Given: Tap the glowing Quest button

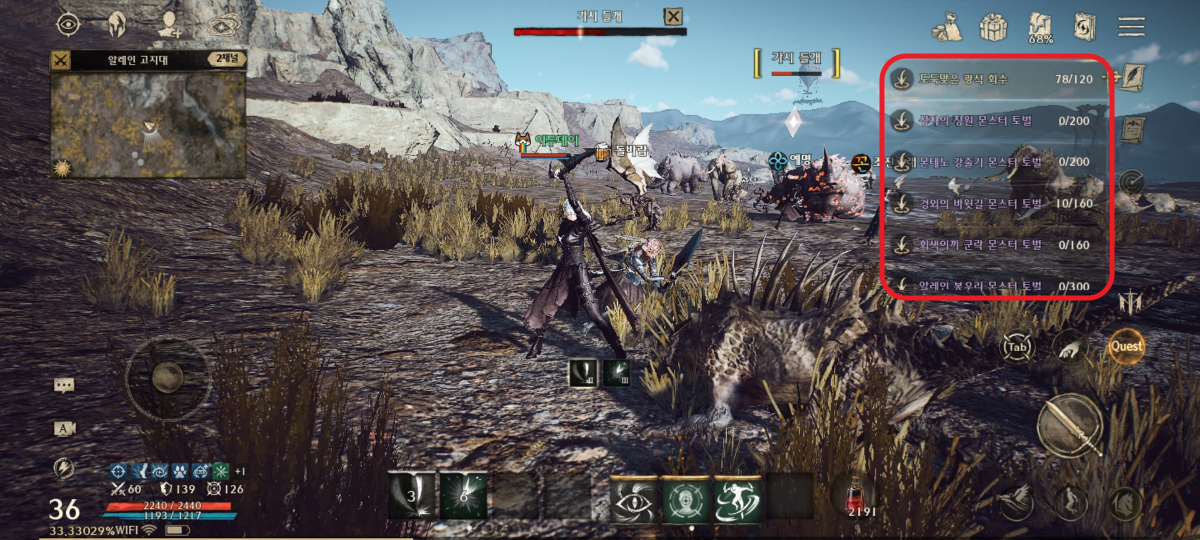Looking at the screenshot, I should 1126,347.
